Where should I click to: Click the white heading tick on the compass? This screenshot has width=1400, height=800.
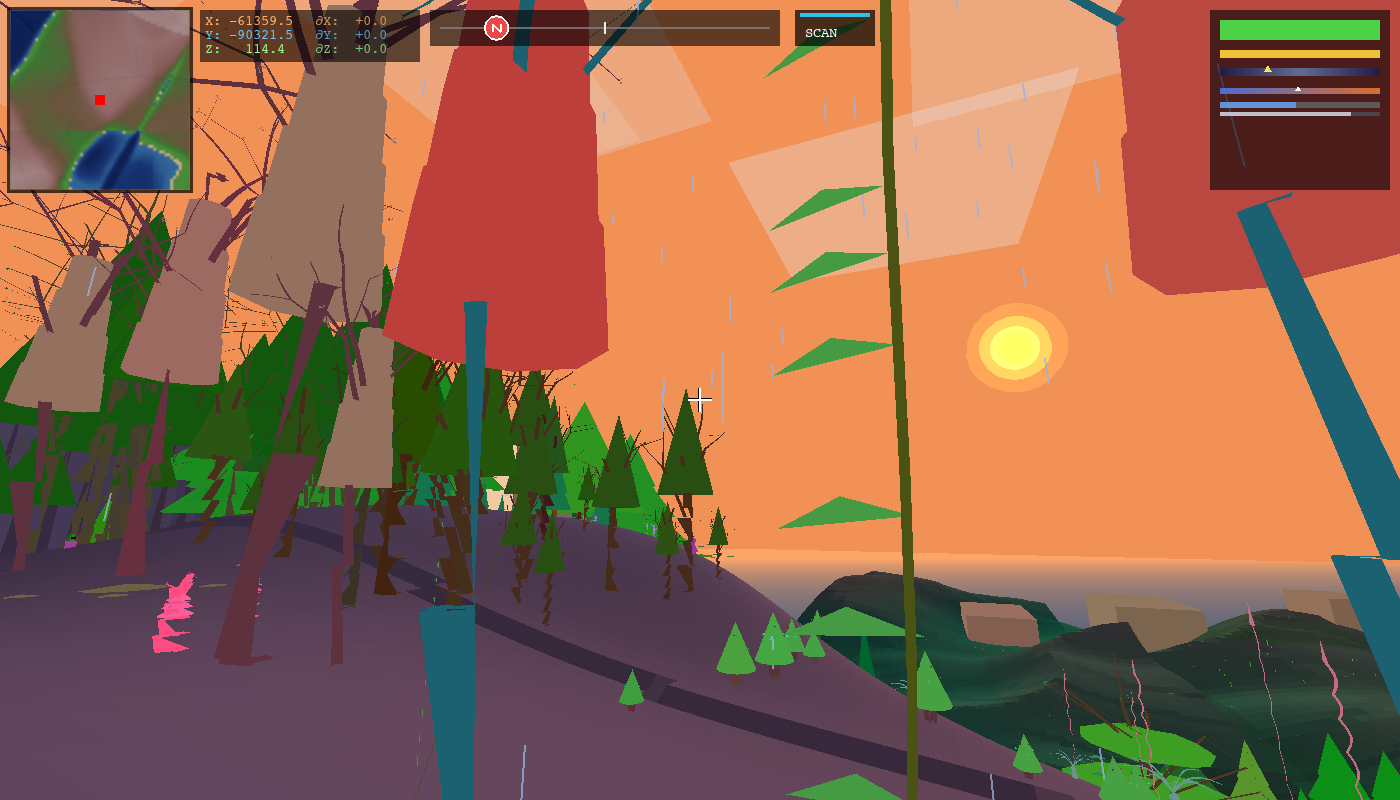pos(605,28)
